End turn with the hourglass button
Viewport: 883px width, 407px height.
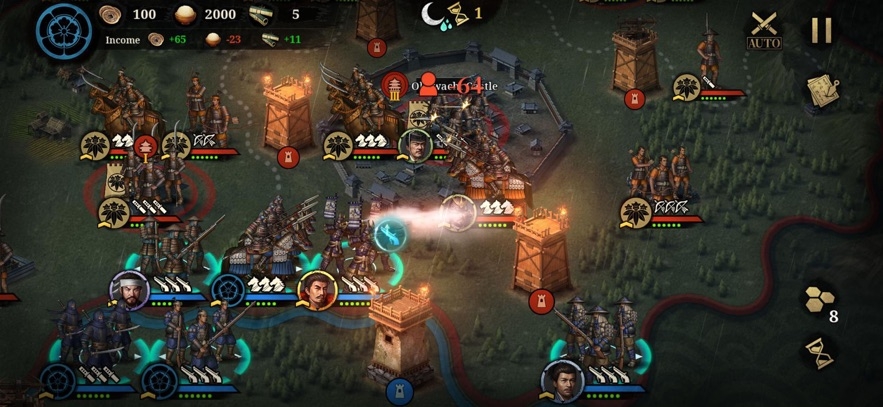point(819,350)
